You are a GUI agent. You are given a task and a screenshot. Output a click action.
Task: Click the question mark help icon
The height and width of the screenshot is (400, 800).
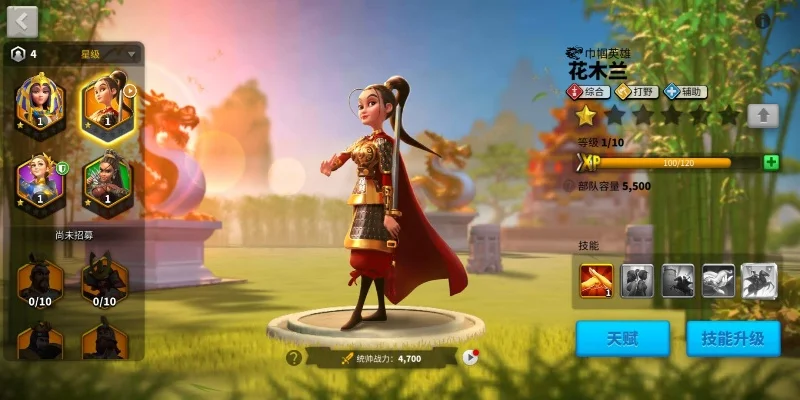click(293, 357)
